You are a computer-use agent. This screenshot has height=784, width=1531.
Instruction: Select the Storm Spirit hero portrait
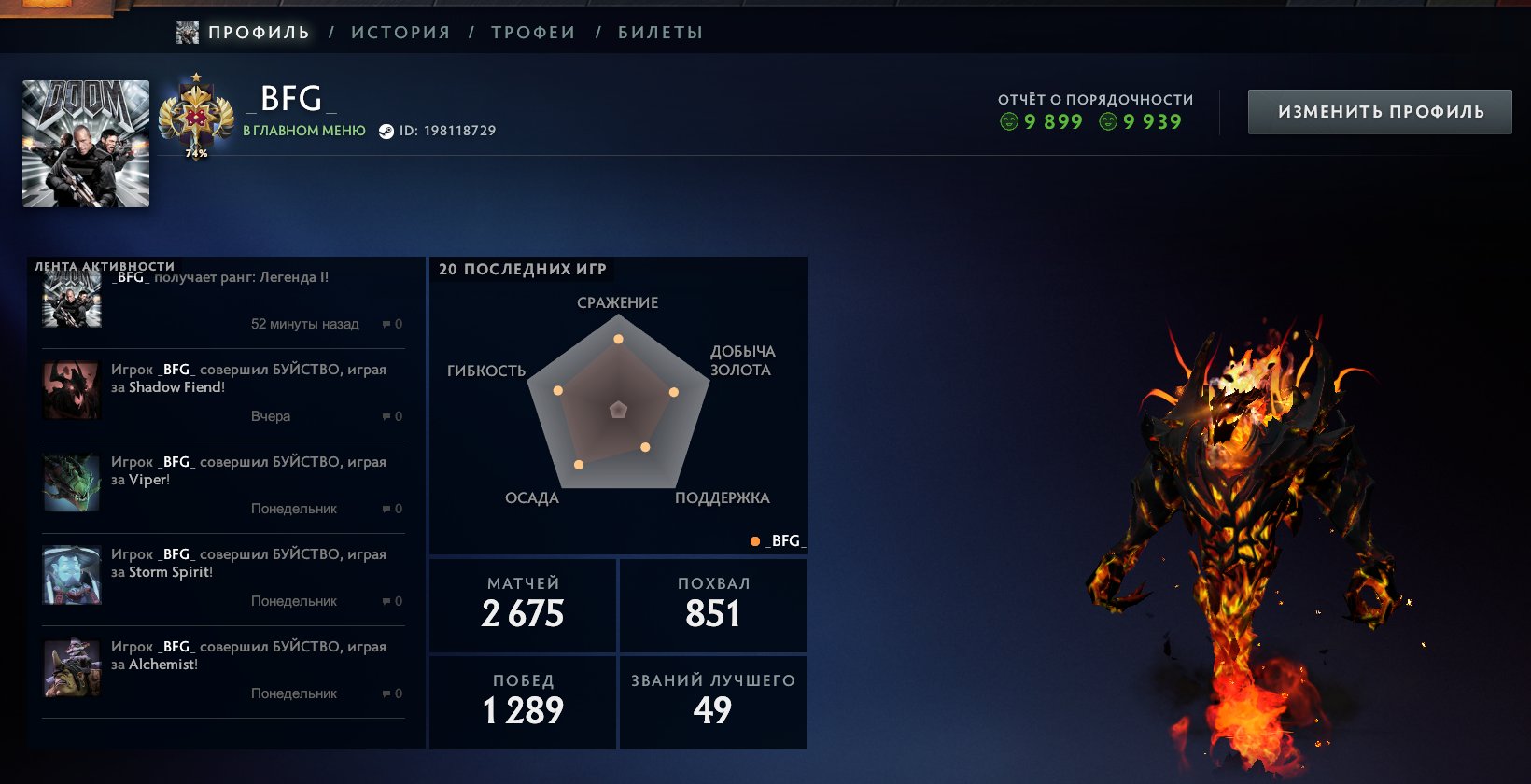(x=70, y=575)
